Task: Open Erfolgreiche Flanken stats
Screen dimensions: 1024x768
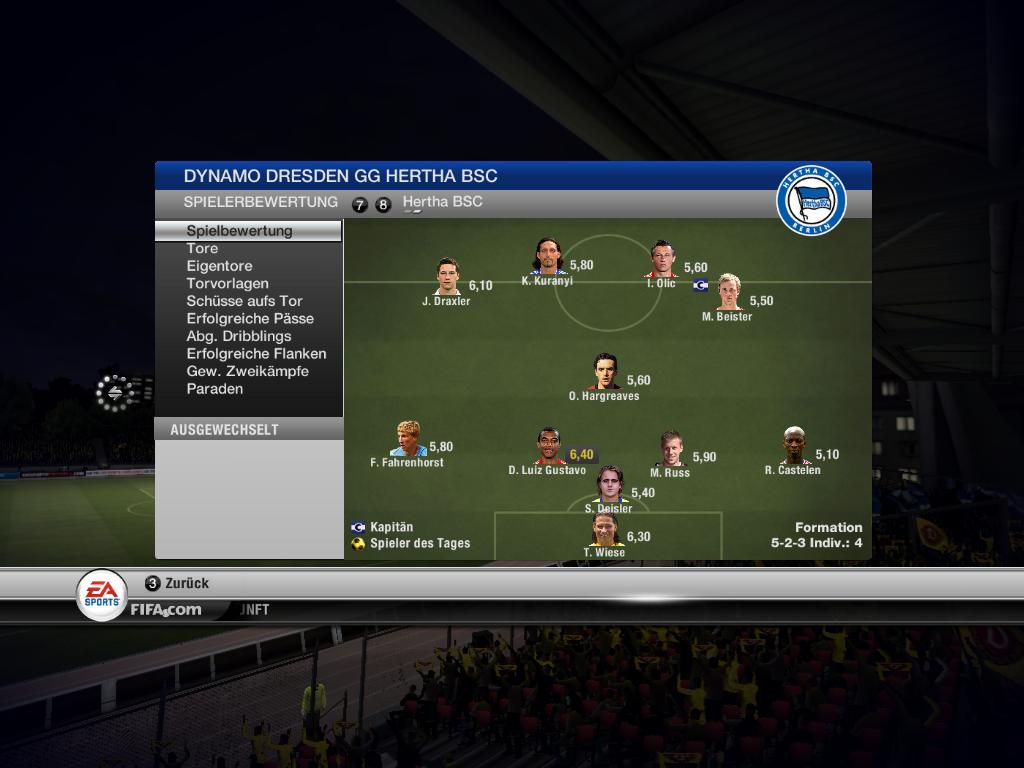Action: click(x=256, y=354)
